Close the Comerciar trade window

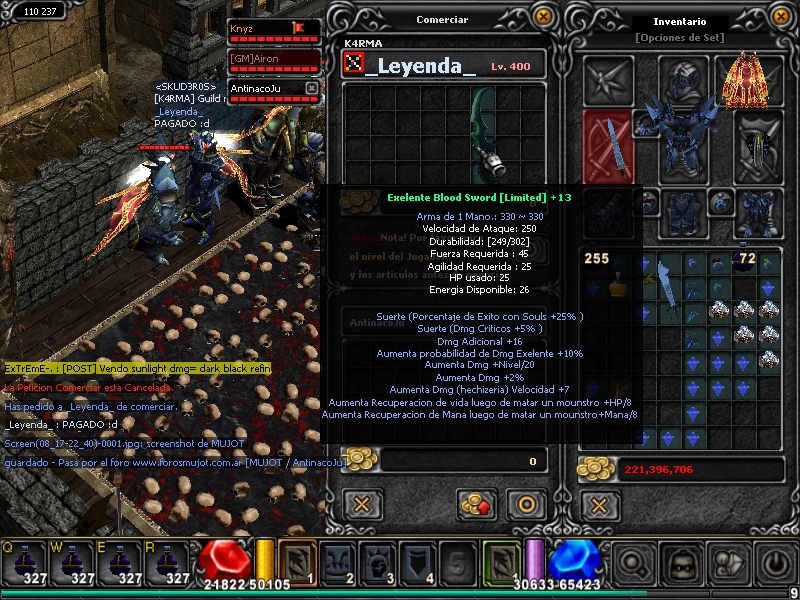coord(543,17)
